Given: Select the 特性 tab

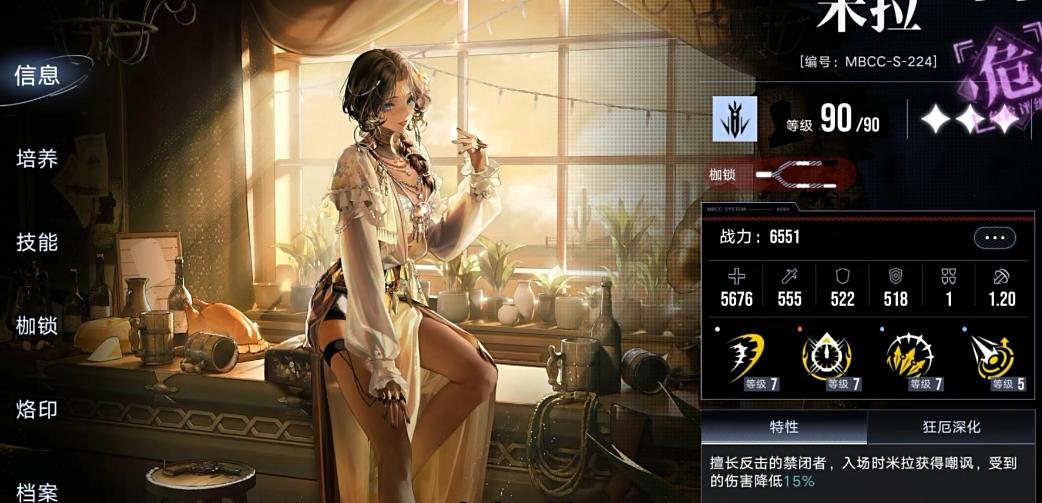Looking at the screenshot, I should tap(784, 427).
